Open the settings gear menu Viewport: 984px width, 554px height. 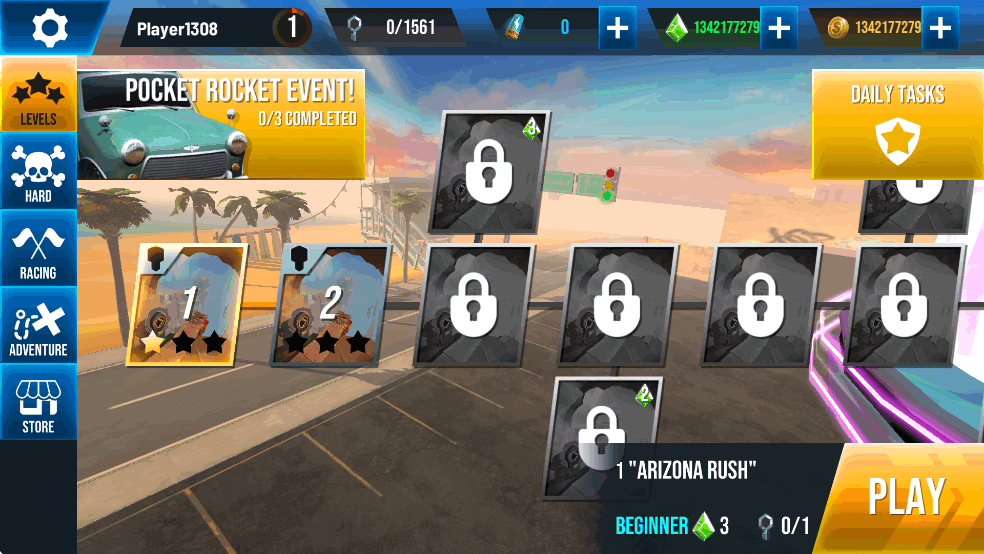coord(48,28)
